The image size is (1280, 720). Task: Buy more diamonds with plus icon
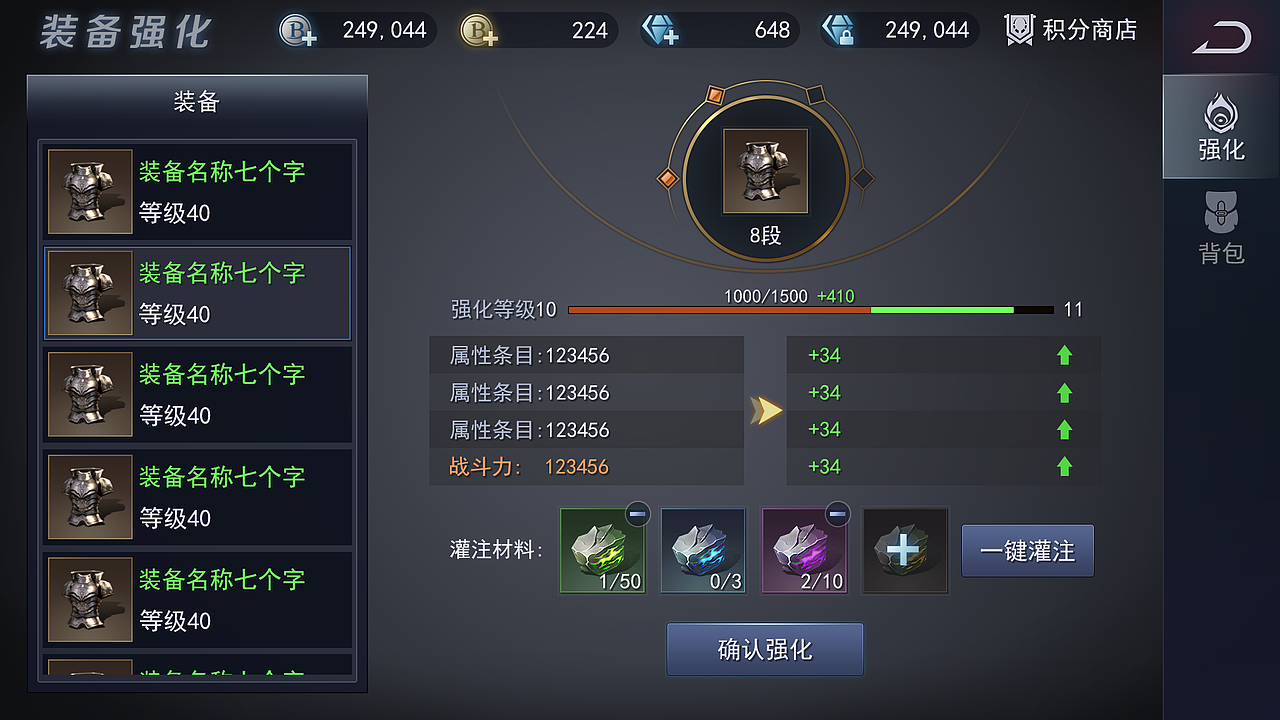pyautogui.click(x=660, y=31)
